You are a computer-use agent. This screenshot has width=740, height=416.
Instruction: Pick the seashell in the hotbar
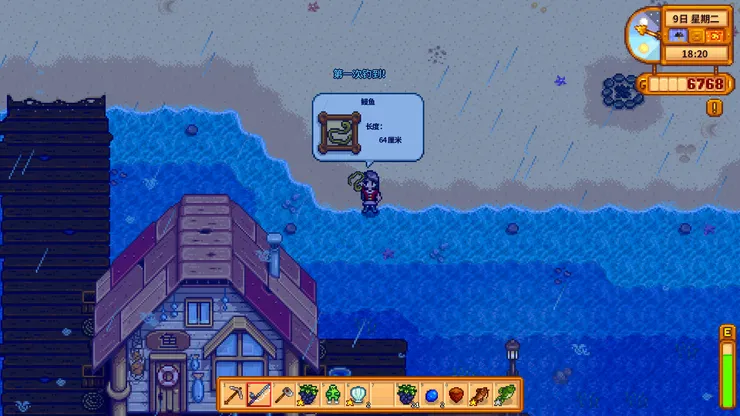[357, 394]
